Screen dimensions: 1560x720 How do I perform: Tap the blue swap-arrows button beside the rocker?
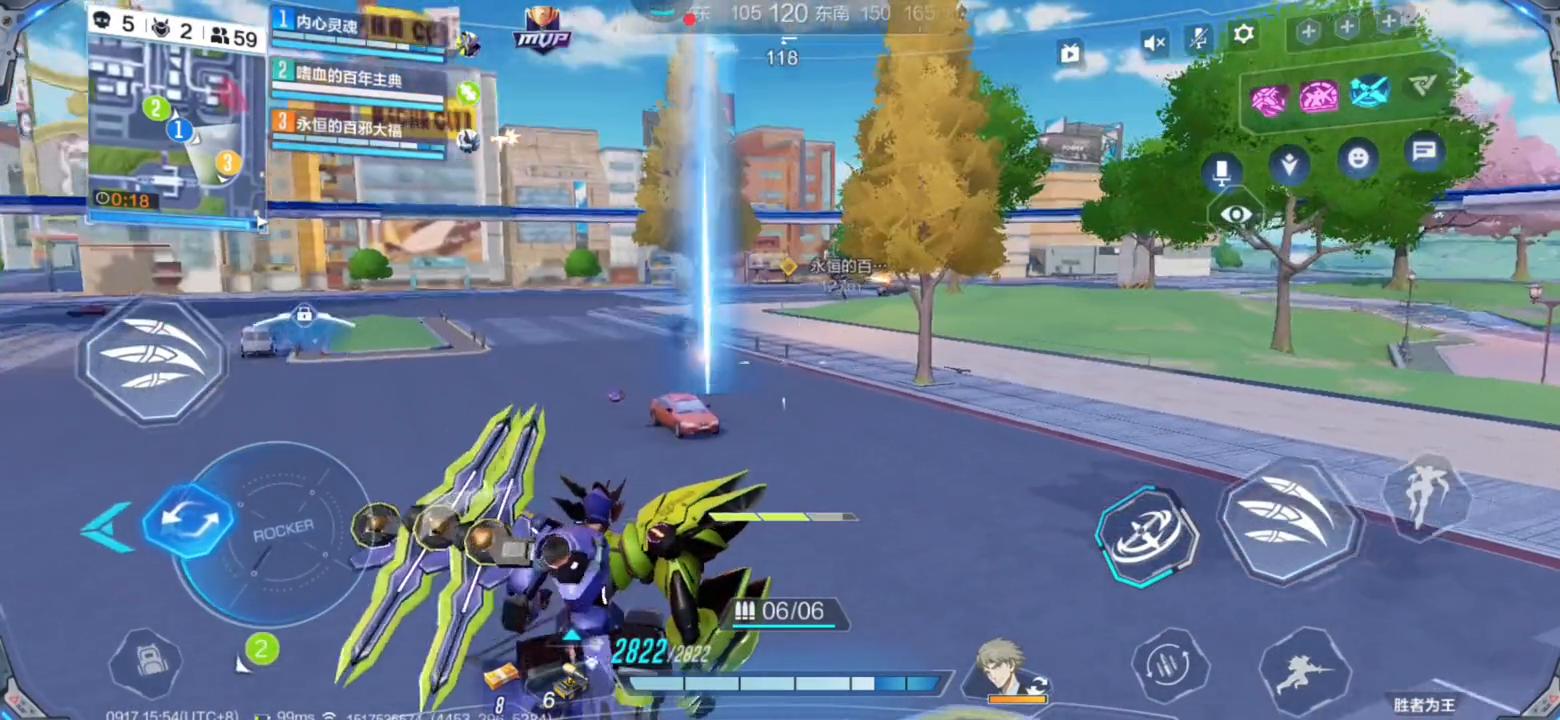point(187,520)
